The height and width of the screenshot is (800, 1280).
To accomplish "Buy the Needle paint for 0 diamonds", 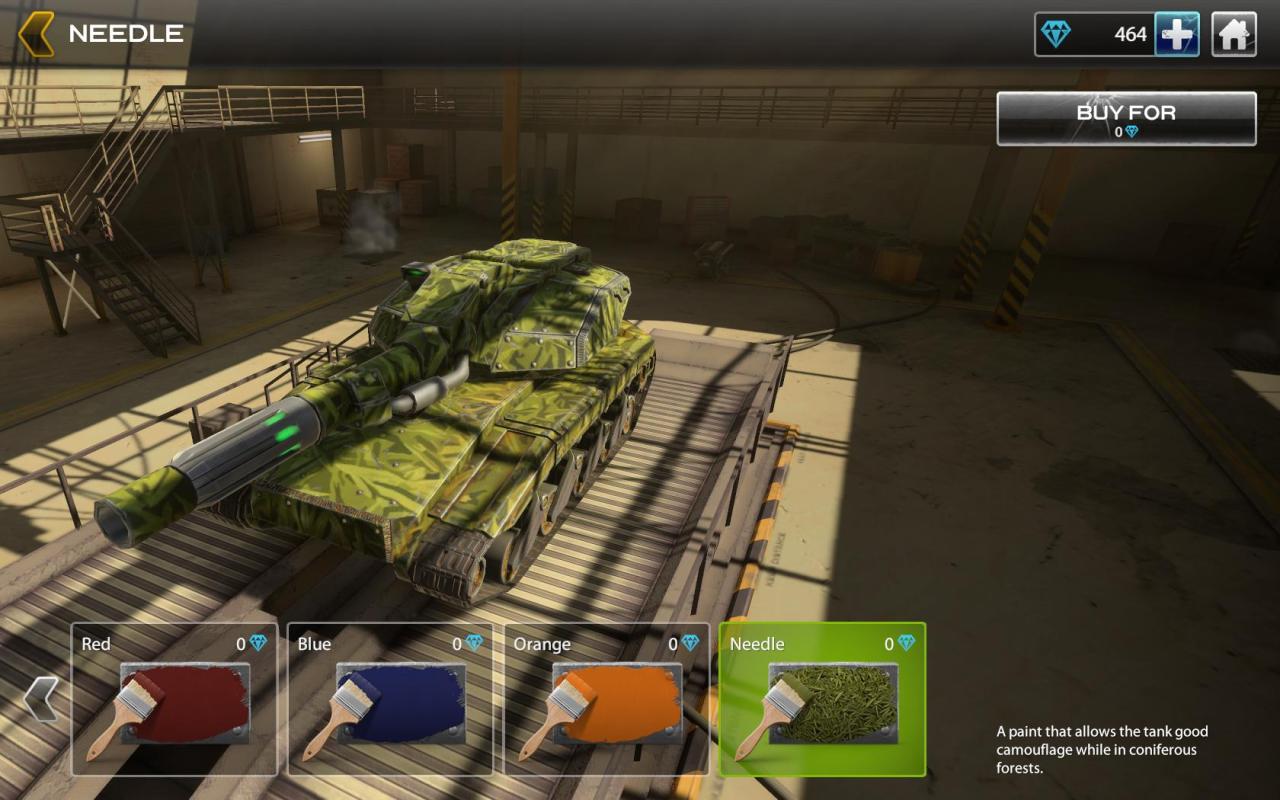I will coord(1126,119).
